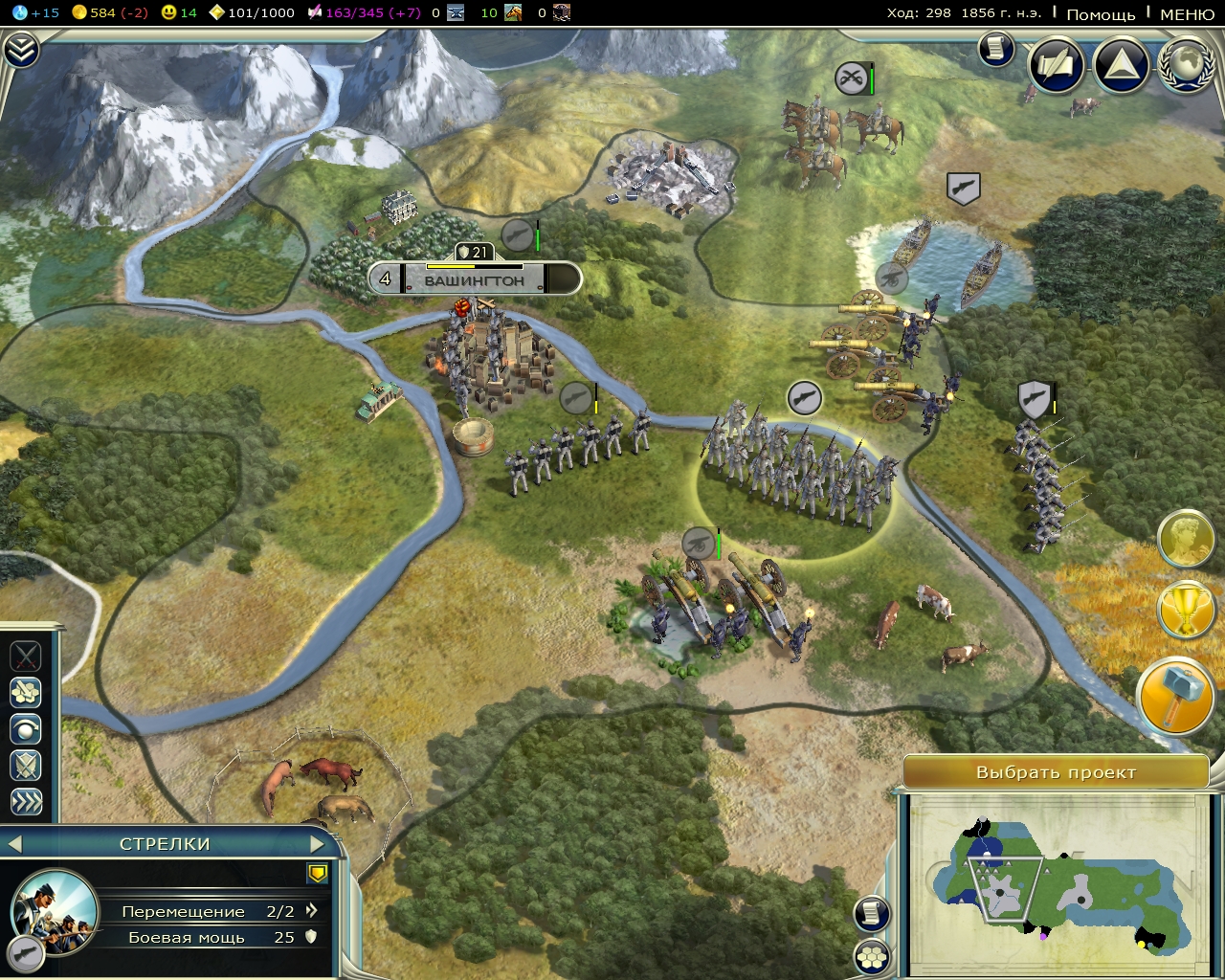Open the МЕНЮ game menu
The width and height of the screenshot is (1225, 980).
(x=1187, y=13)
